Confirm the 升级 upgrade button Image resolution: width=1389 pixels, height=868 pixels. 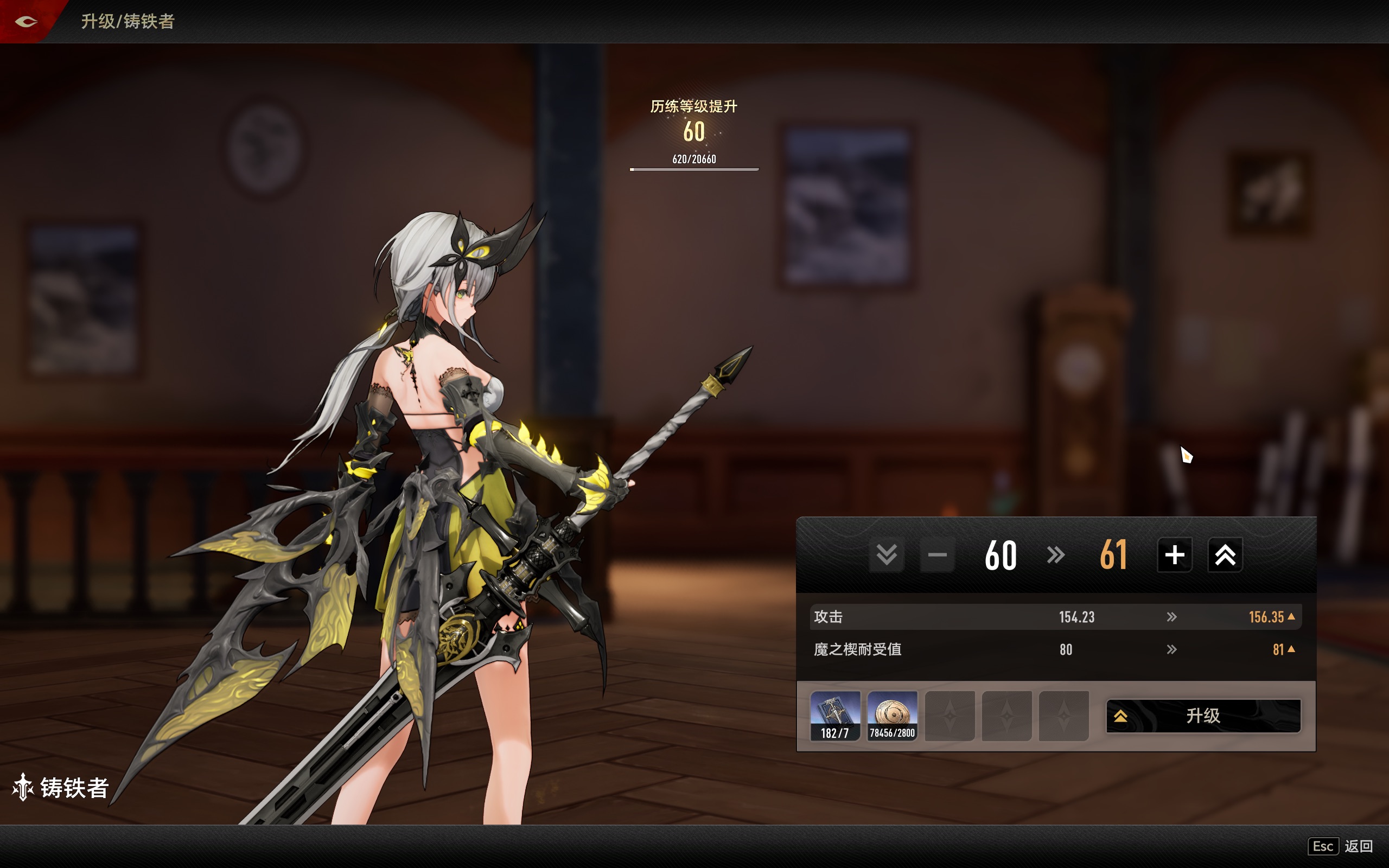tap(1203, 716)
